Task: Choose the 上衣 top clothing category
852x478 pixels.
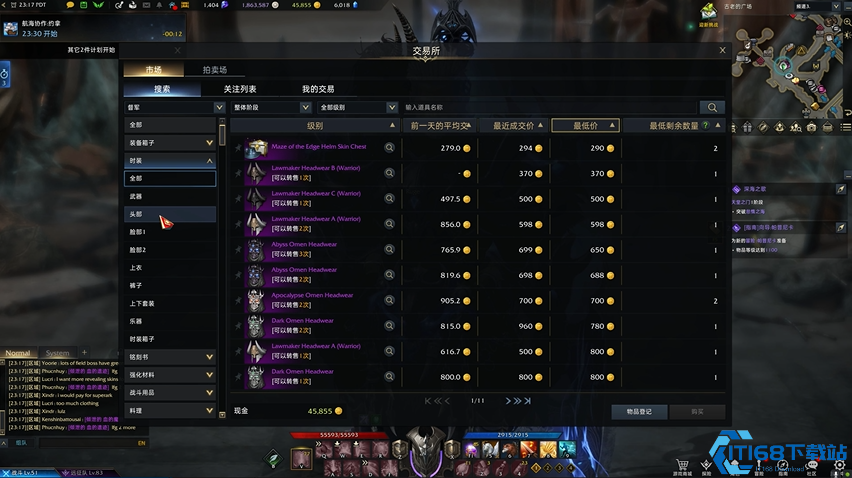Action: (x=136, y=268)
